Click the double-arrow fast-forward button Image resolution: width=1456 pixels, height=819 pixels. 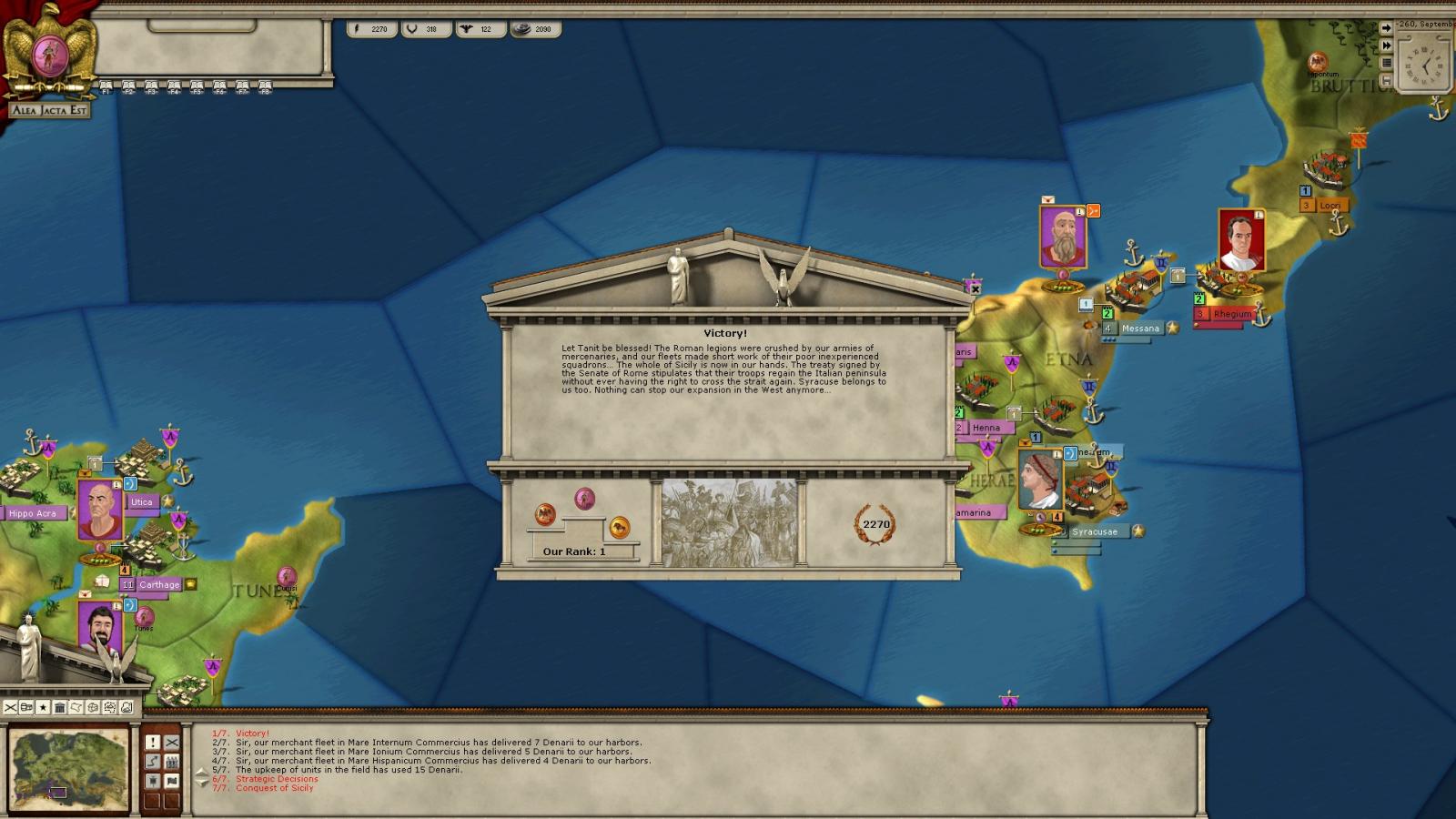coord(1386,45)
